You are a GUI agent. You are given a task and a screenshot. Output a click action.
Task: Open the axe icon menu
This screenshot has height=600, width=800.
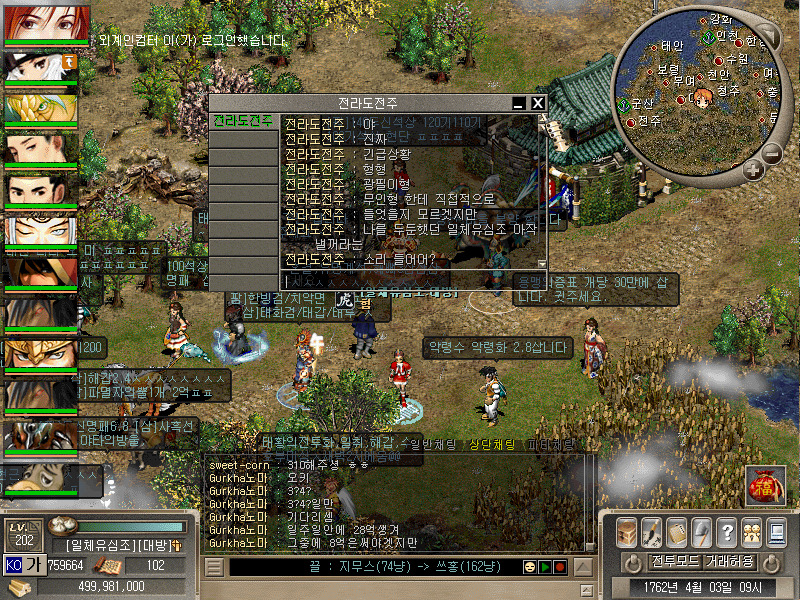[x=701, y=532]
